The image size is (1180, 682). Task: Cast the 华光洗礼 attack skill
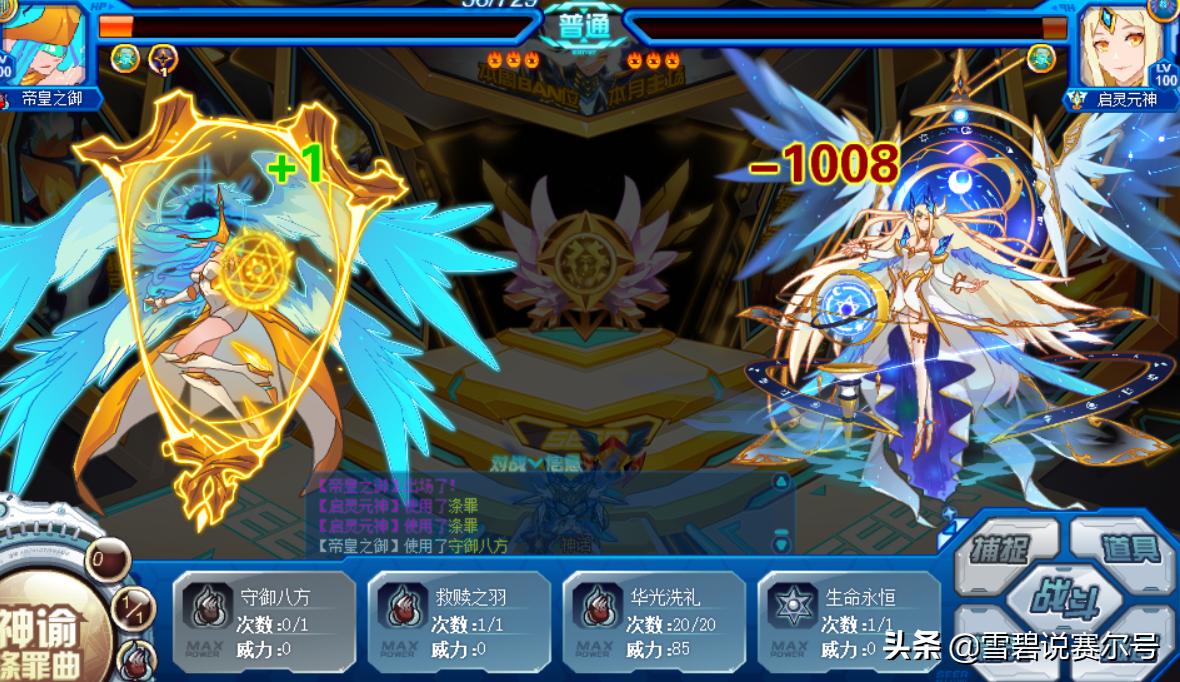click(654, 620)
